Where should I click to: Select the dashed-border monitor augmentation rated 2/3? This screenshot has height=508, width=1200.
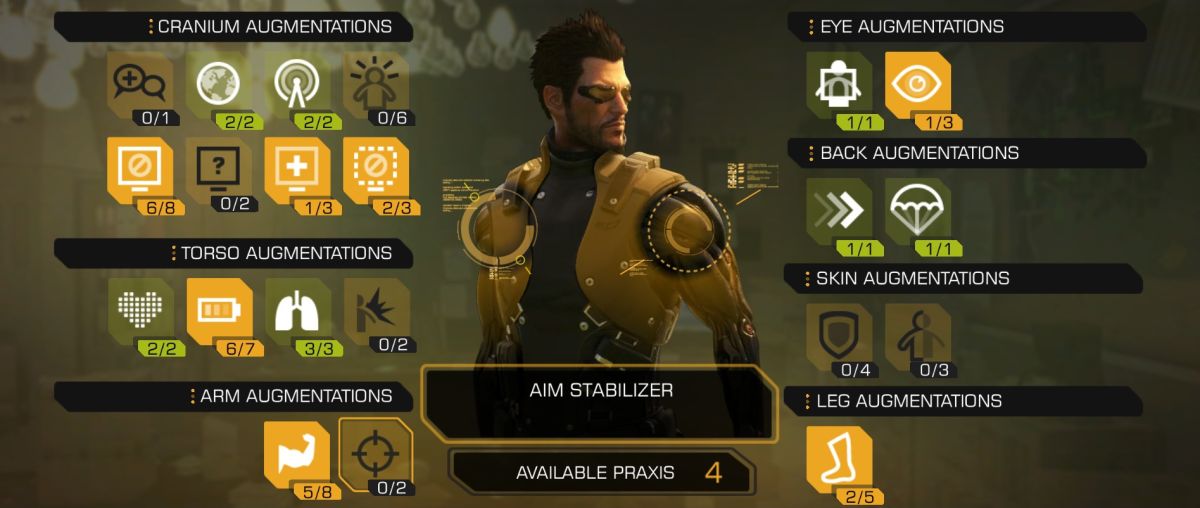(375, 169)
